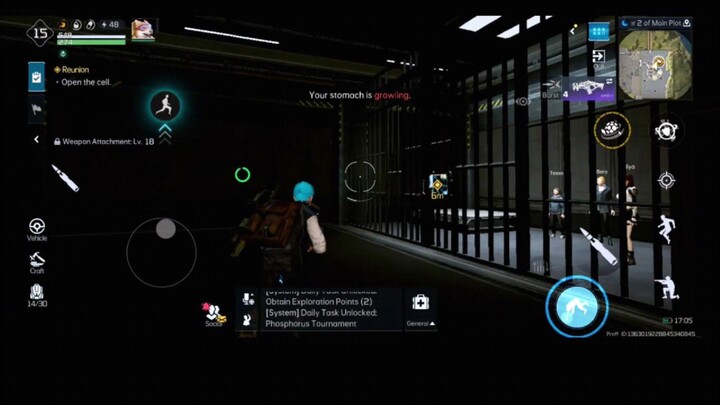The image size is (720, 405).
Task: Switch the Burst fire mode
Action: click(x=552, y=95)
